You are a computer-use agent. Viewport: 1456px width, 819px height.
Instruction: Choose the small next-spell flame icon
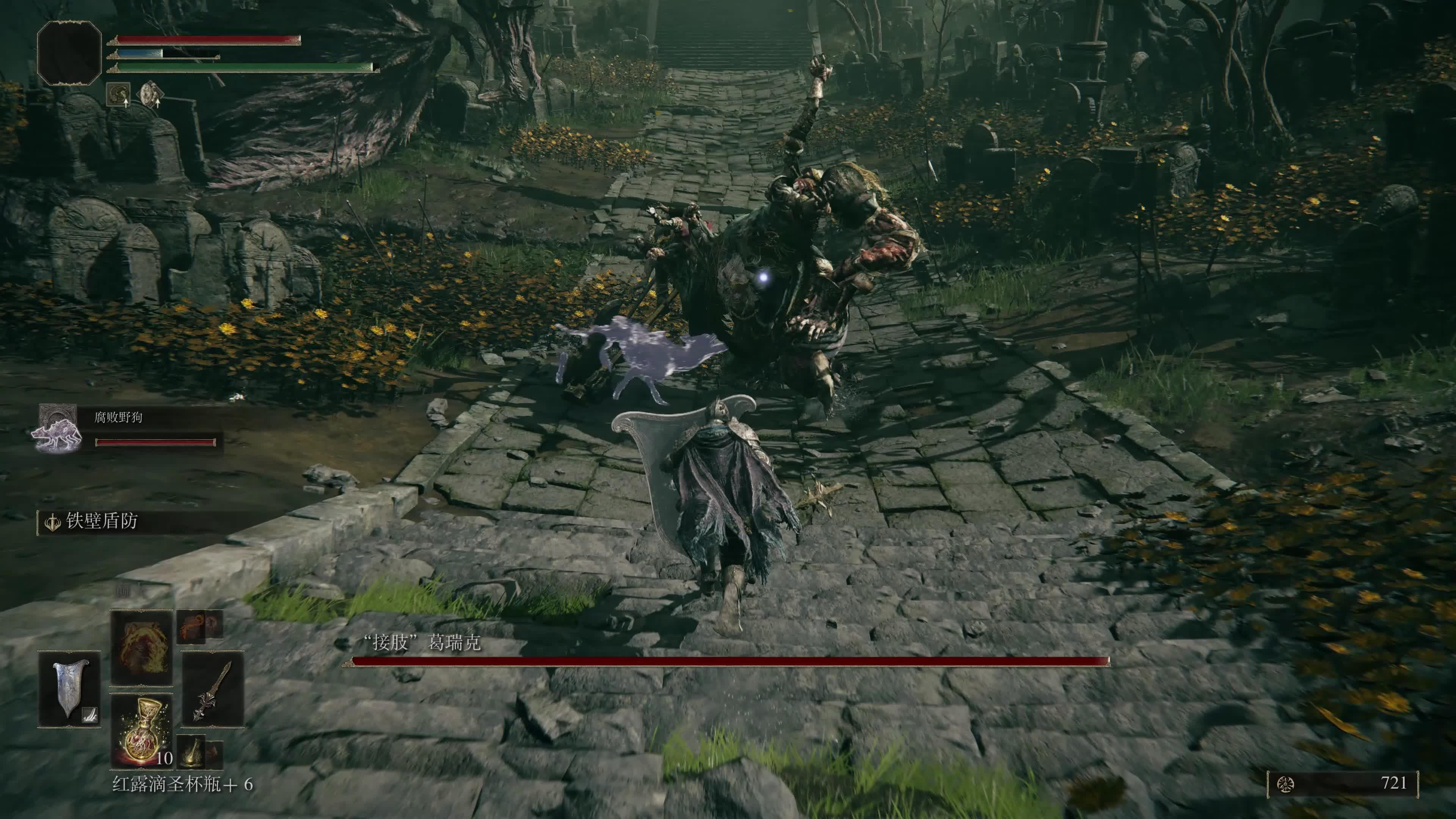coord(192,626)
